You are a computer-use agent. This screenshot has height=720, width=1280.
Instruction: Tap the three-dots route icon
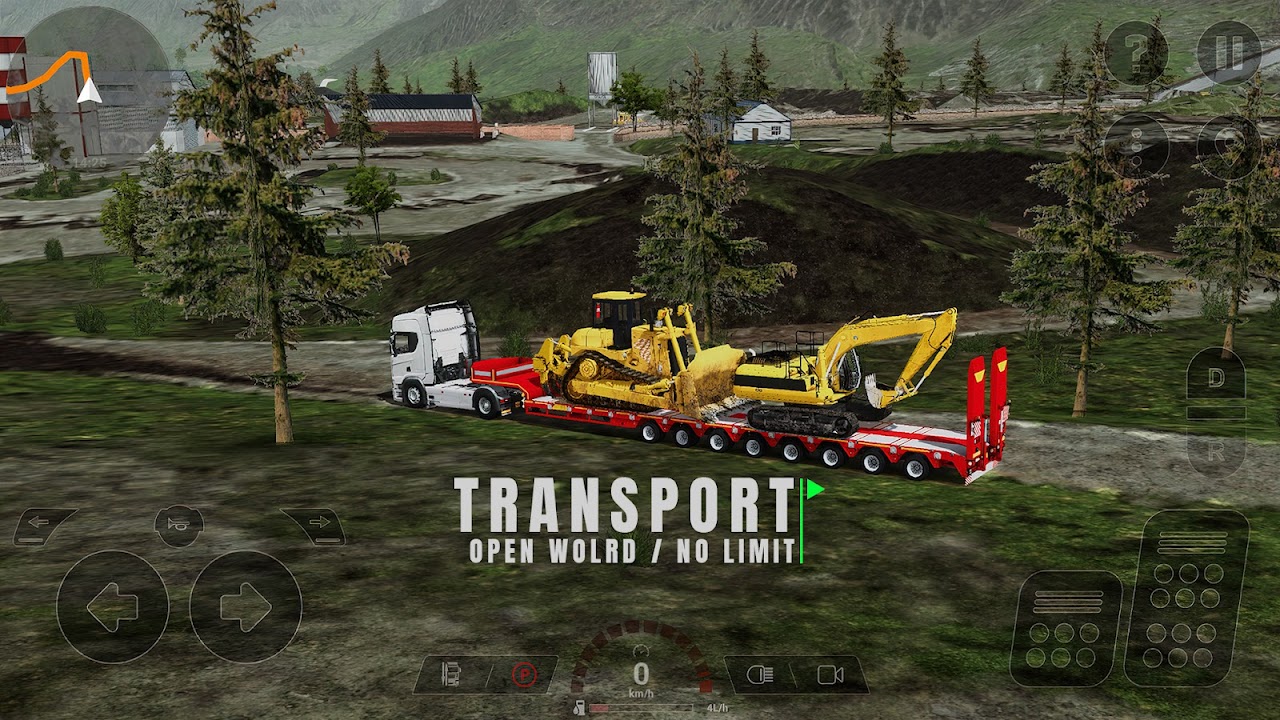[x=1137, y=147]
